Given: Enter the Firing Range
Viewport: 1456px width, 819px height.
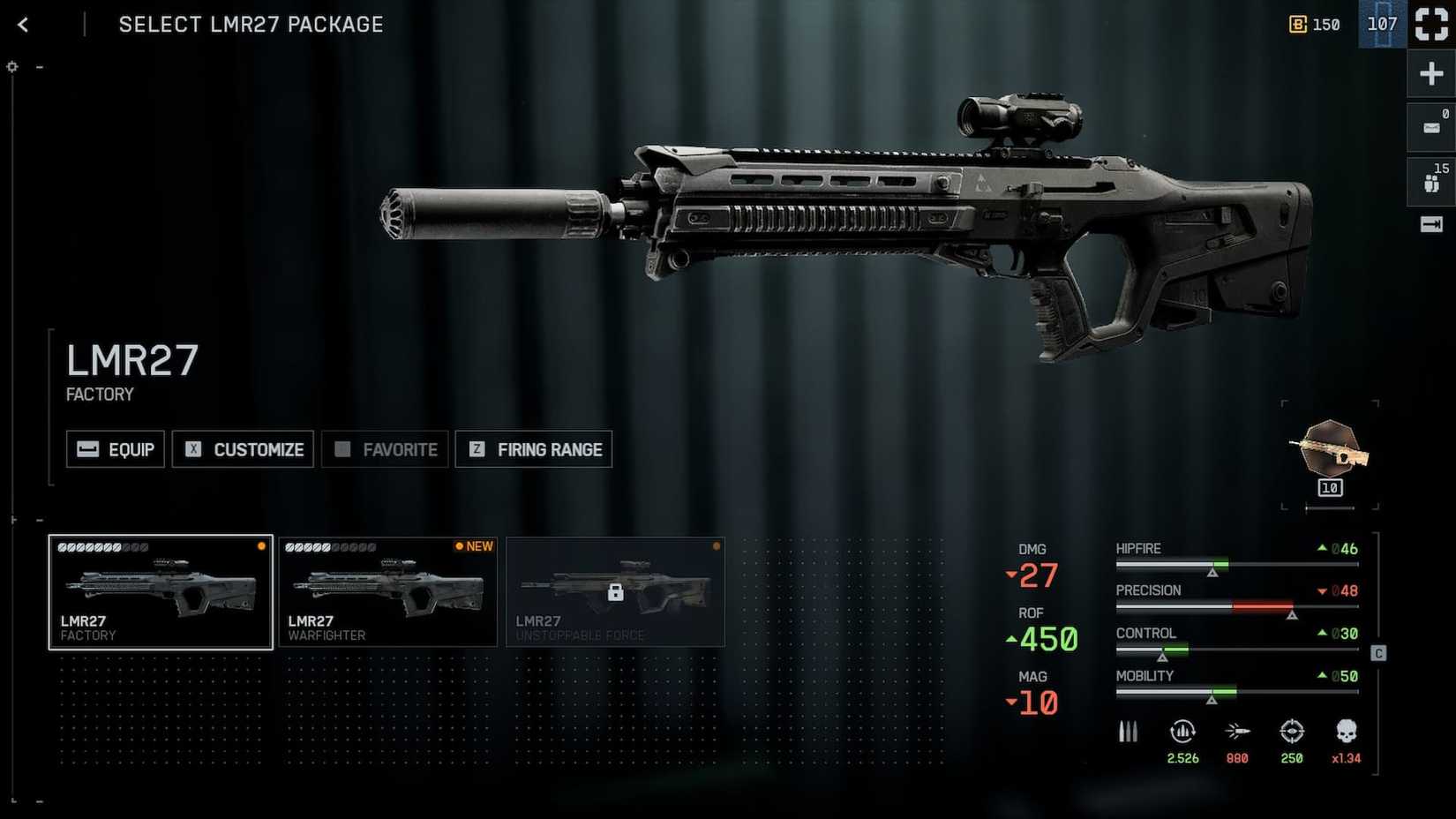Looking at the screenshot, I should (x=534, y=449).
